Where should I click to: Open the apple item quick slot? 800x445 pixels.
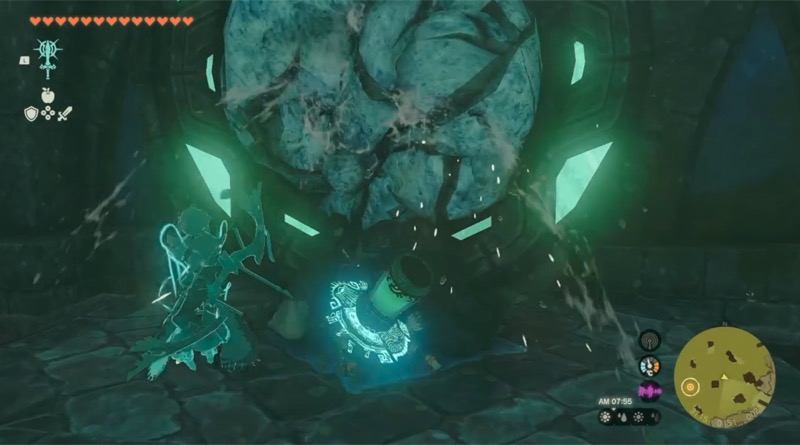pos(47,96)
